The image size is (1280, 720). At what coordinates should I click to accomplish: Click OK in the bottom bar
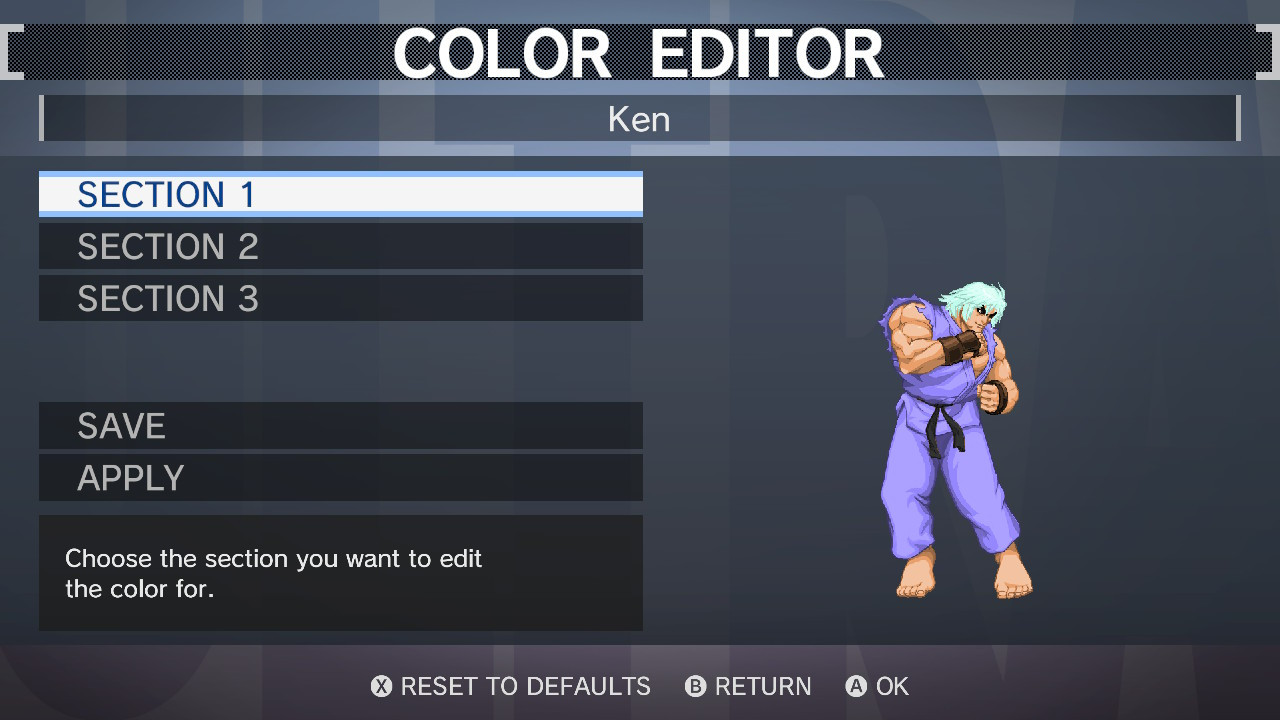891,687
